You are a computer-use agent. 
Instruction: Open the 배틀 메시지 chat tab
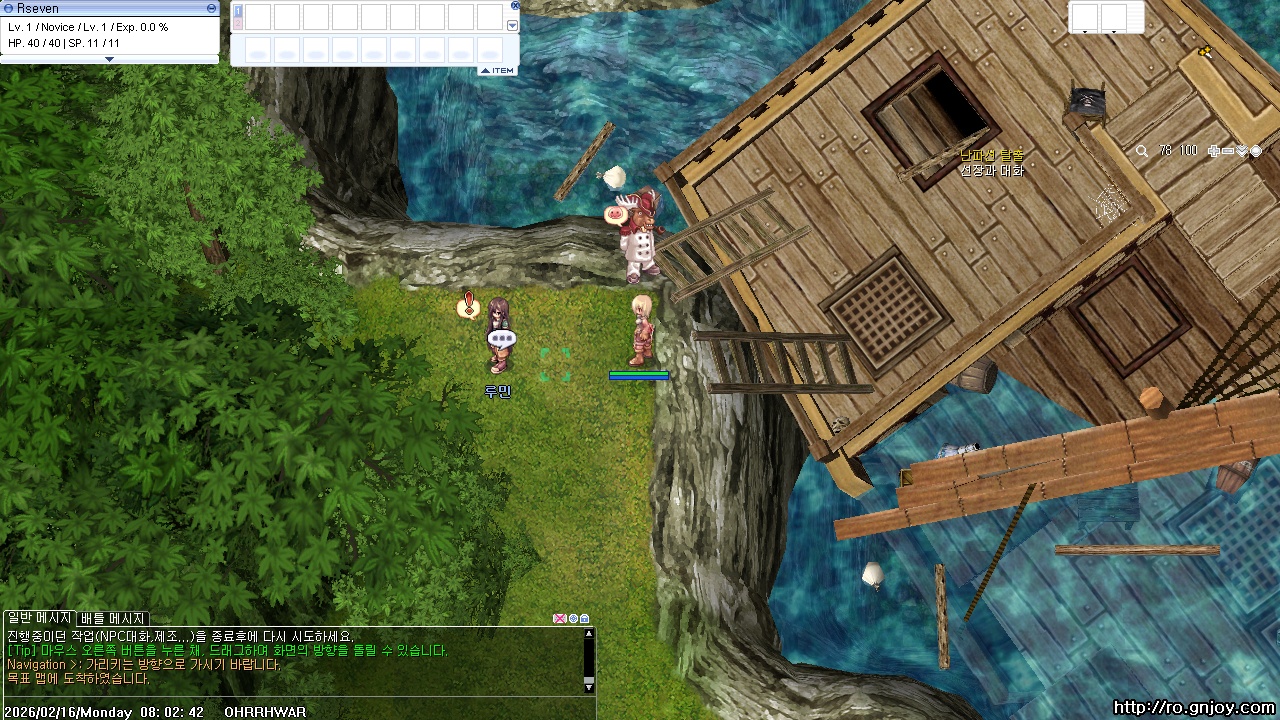pos(113,618)
